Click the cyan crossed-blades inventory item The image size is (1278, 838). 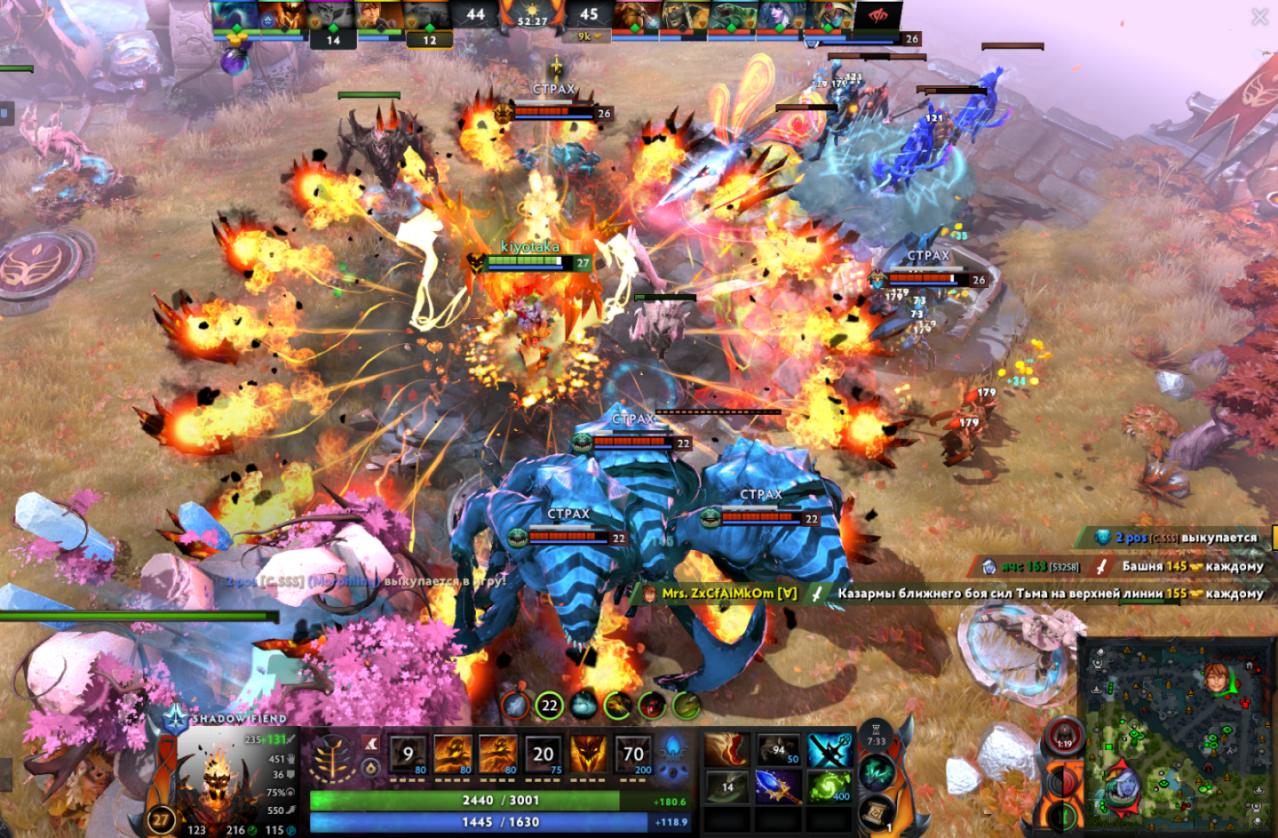click(829, 750)
